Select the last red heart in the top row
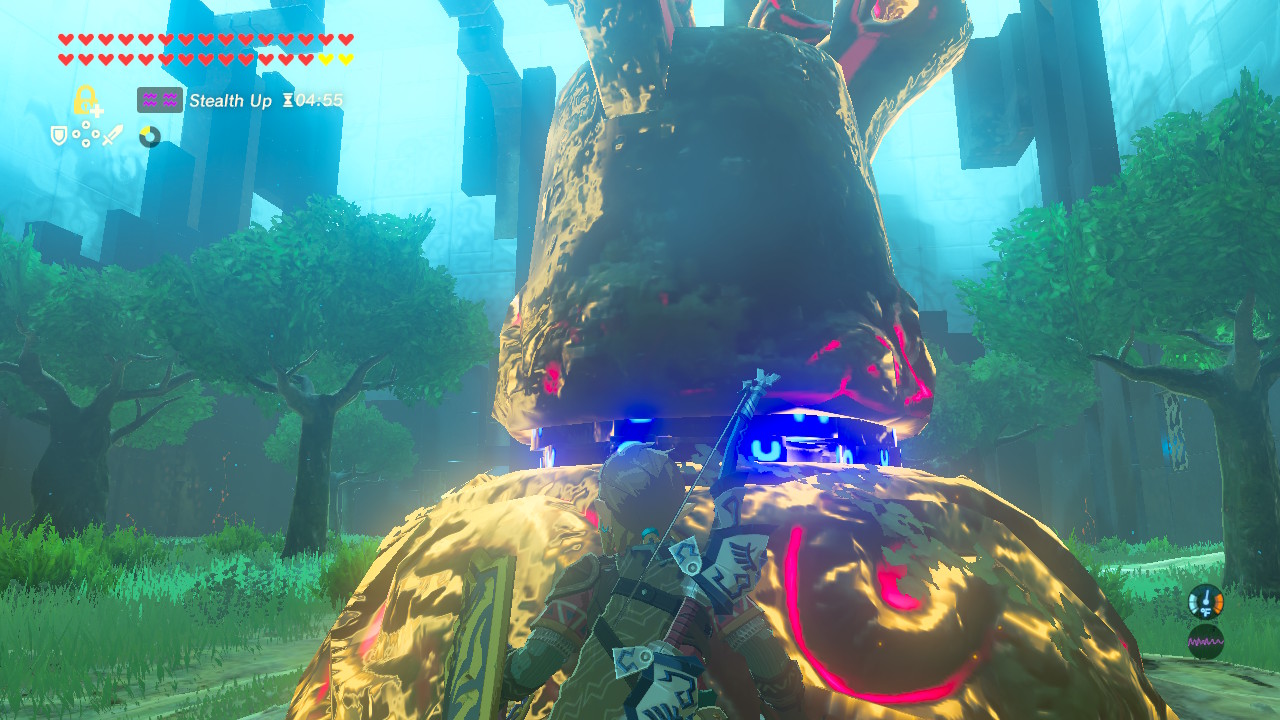Screen dimensions: 1280x720 344,38
